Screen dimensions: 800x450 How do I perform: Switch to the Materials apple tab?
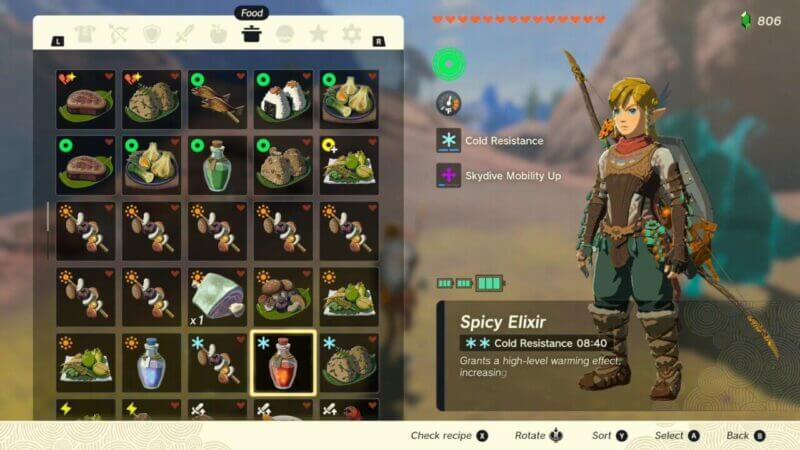[x=218, y=35]
